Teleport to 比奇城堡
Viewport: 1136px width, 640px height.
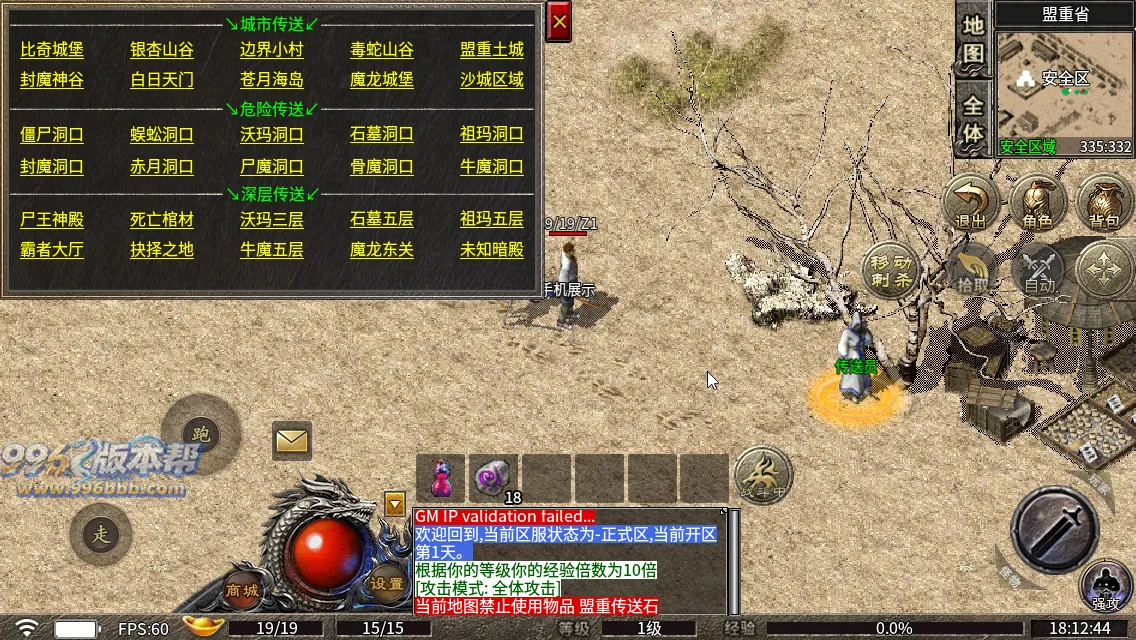point(52,50)
